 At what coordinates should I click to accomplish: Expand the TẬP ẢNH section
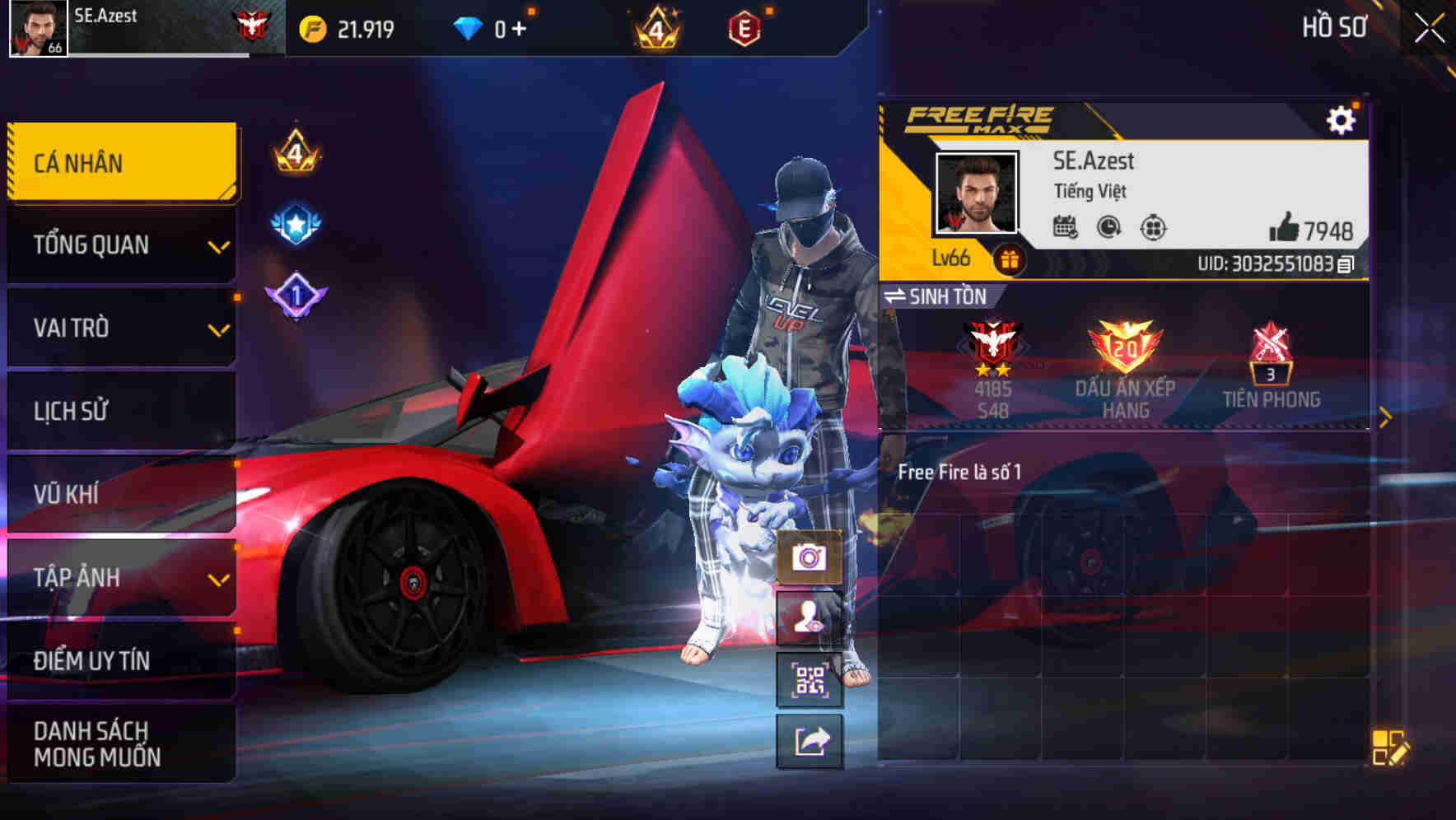[x=120, y=578]
